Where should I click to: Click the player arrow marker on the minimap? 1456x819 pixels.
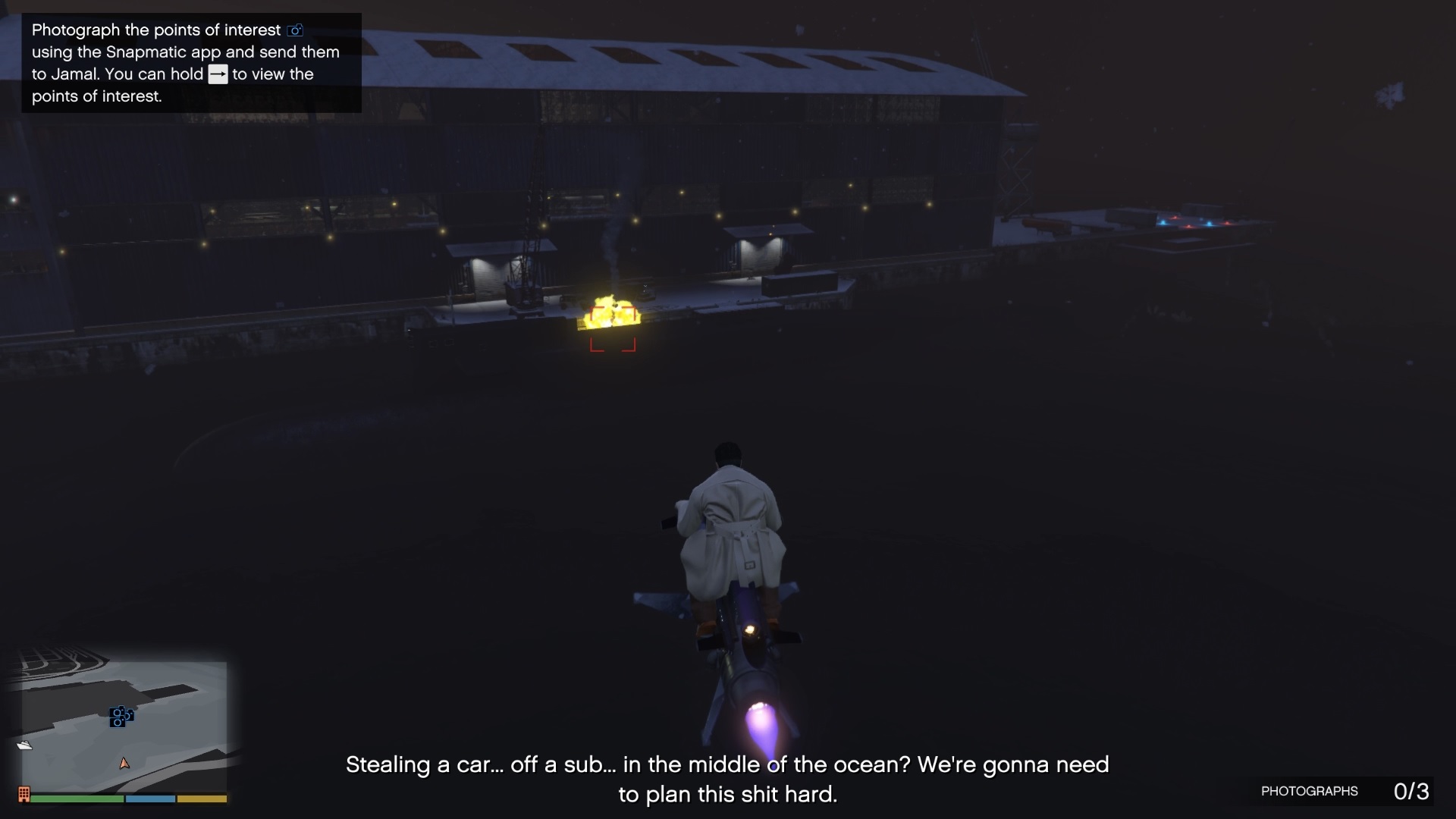coord(125,764)
